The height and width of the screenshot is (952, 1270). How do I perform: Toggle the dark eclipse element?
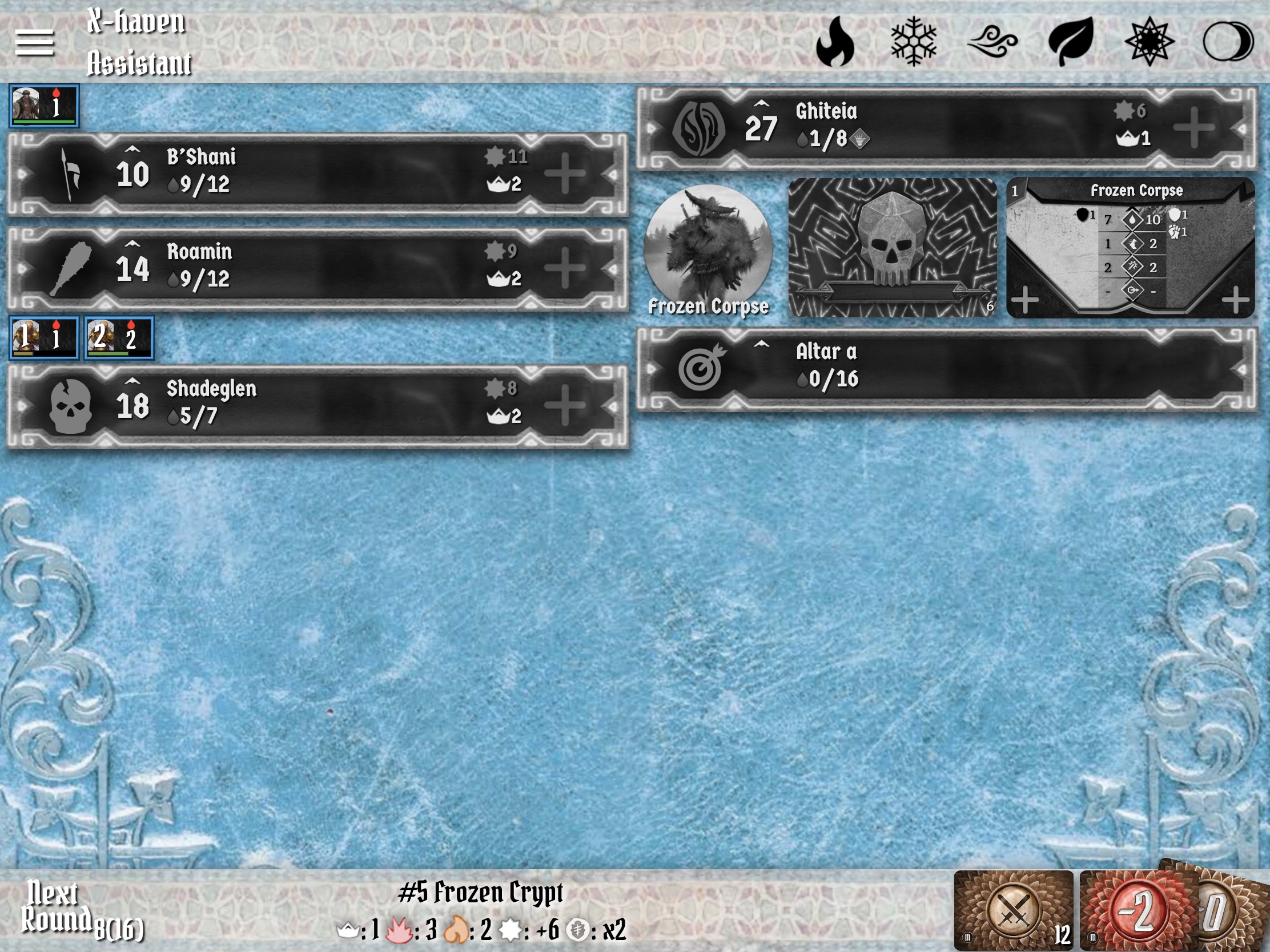tap(1228, 42)
